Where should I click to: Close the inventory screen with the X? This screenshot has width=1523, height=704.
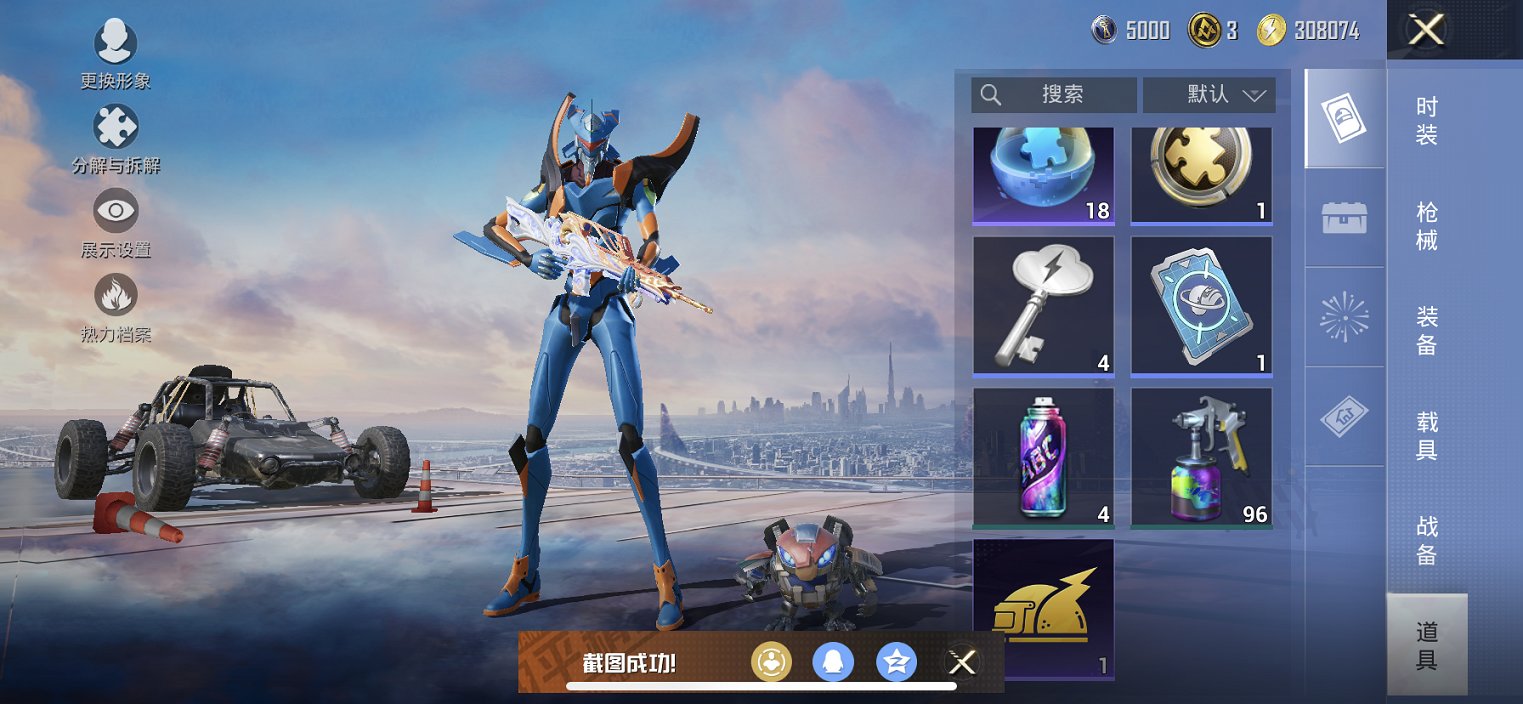[x=1426, y=30]
